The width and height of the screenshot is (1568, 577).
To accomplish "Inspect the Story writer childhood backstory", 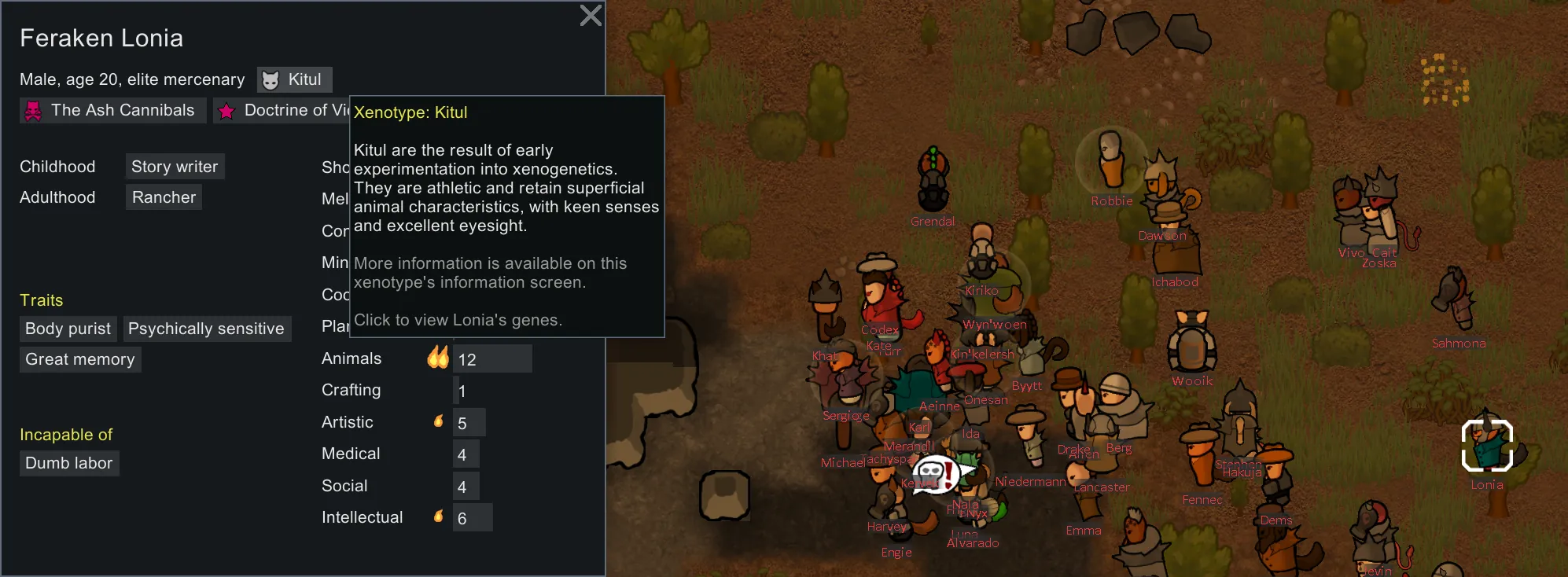I will pyautogui.click(x=175, y=167).
